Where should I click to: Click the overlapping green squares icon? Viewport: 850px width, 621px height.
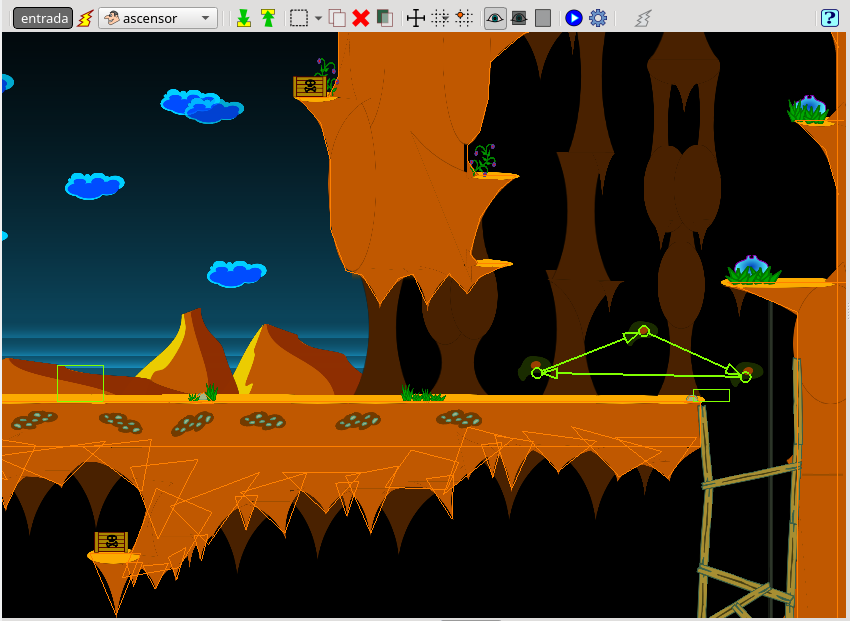[385, 18]
